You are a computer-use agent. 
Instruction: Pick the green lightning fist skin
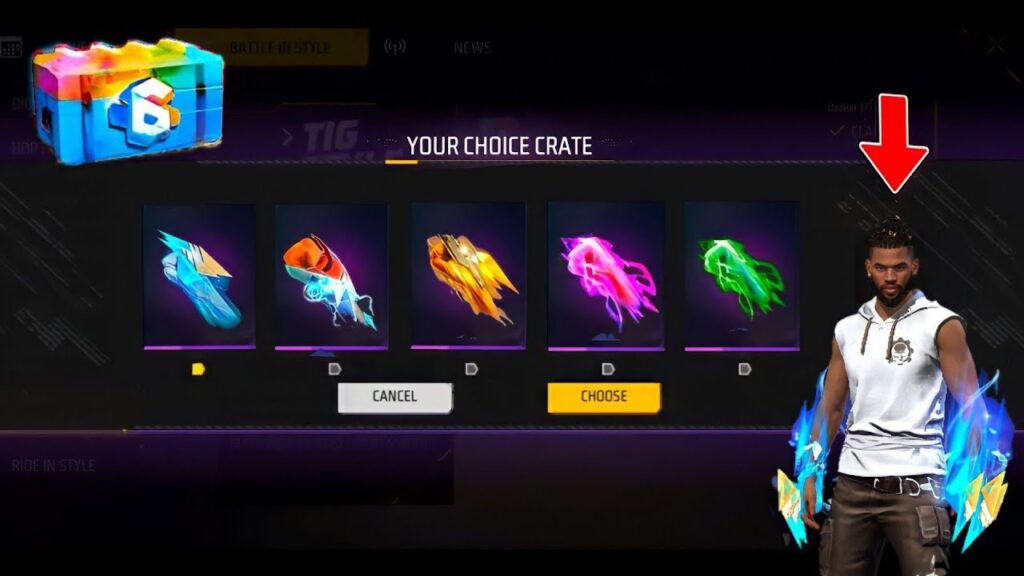[741, 275]
